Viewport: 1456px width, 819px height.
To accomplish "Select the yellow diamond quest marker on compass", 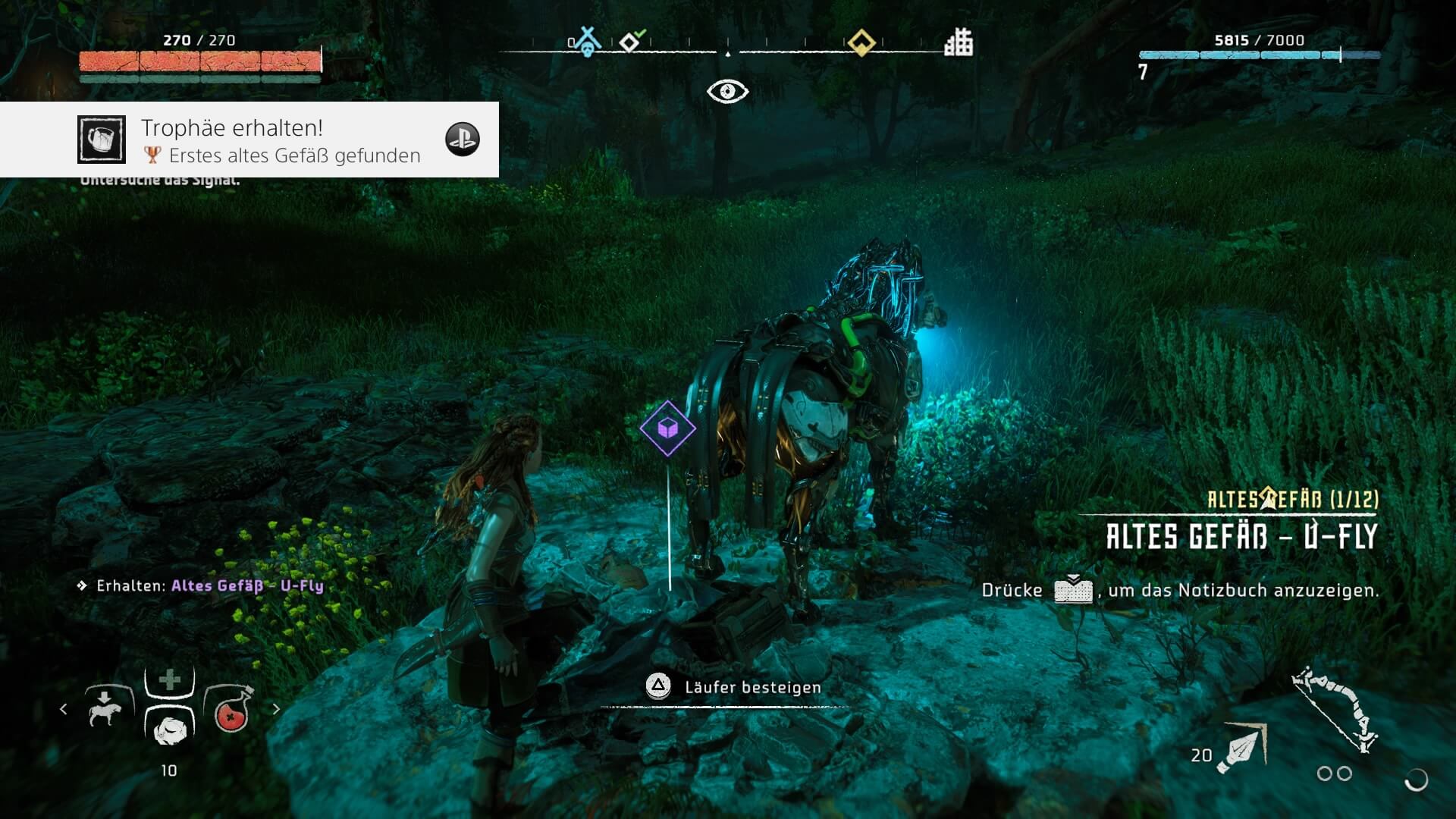I will [861, 42].
